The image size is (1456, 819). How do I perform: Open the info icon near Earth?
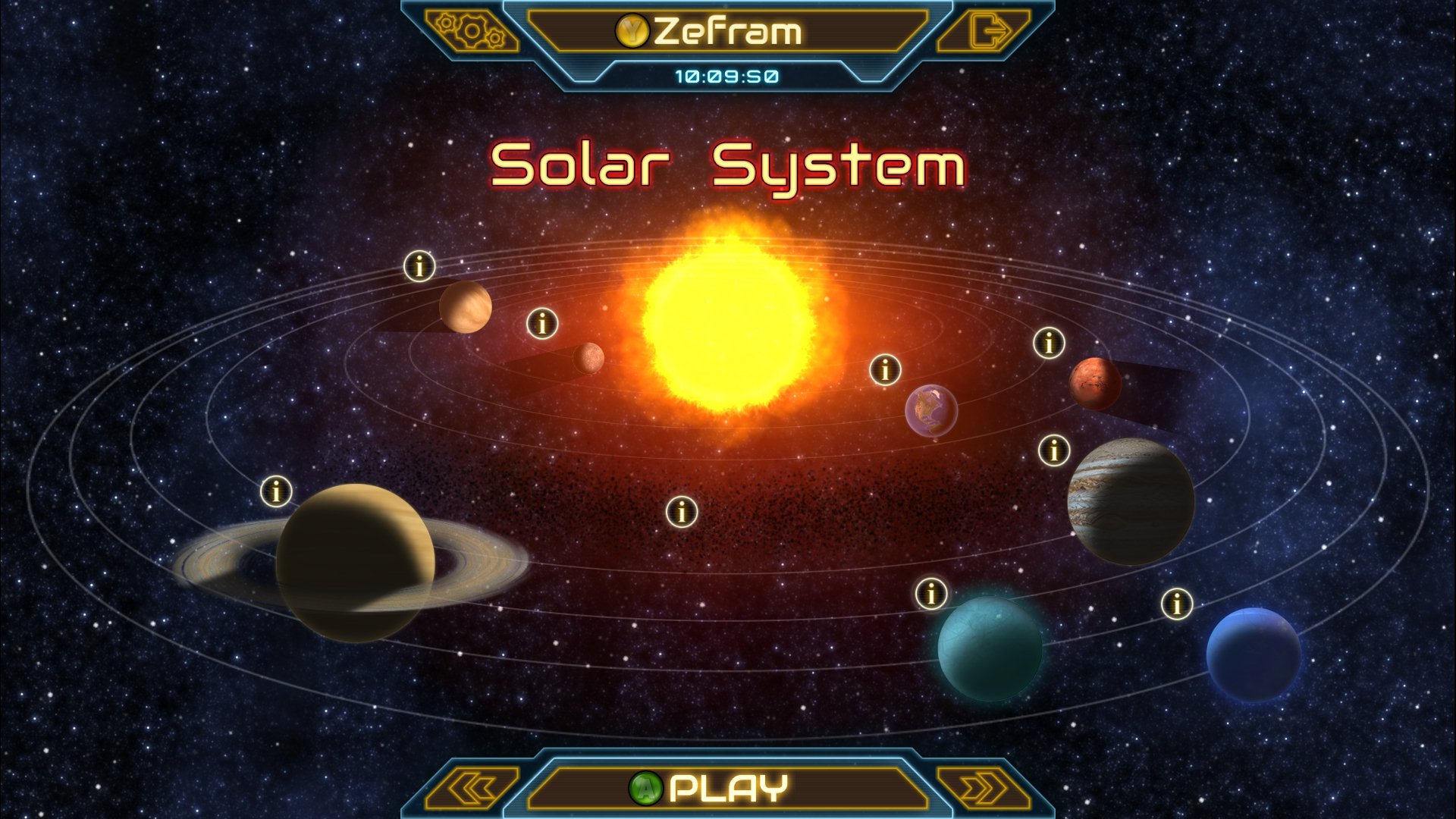click(884, 370)
